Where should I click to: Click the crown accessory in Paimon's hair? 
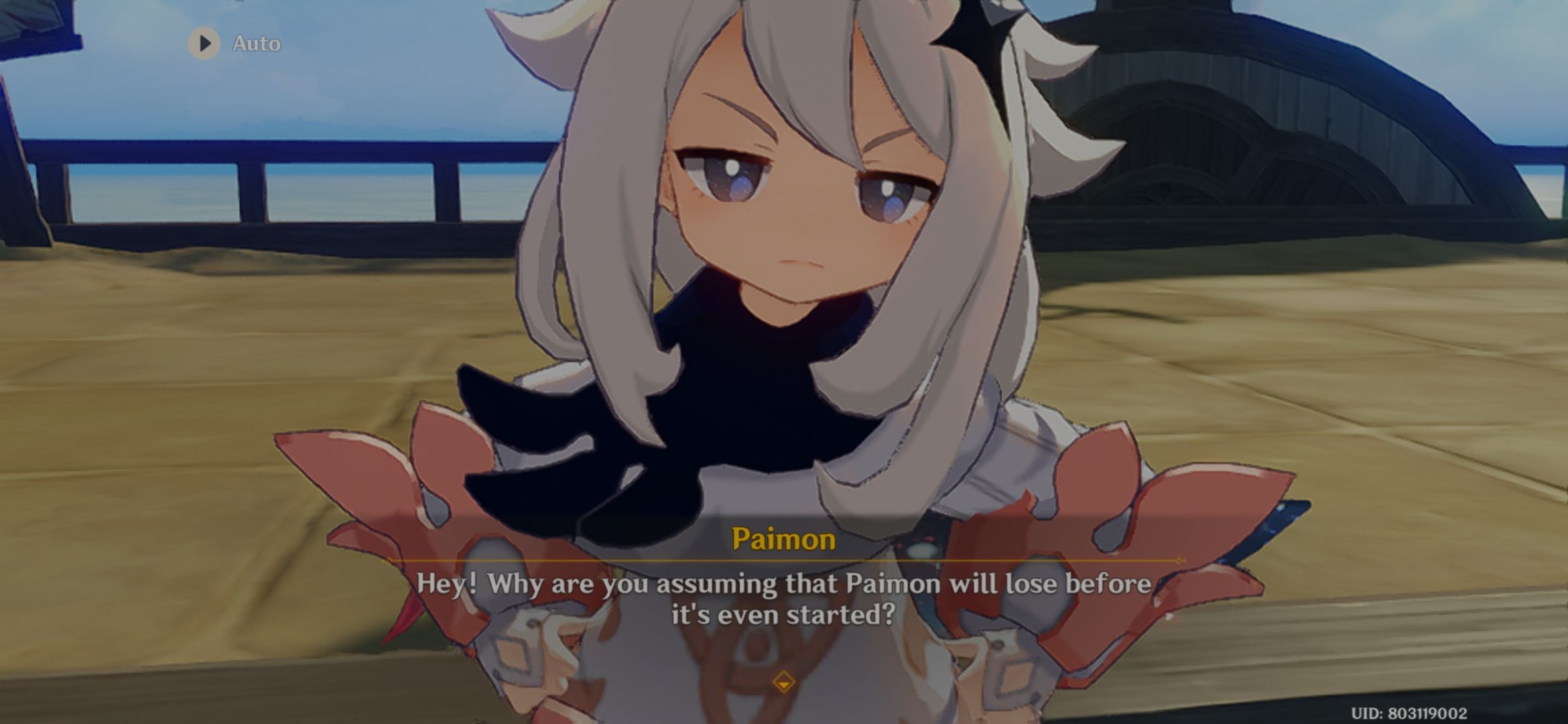pos(978,34)
